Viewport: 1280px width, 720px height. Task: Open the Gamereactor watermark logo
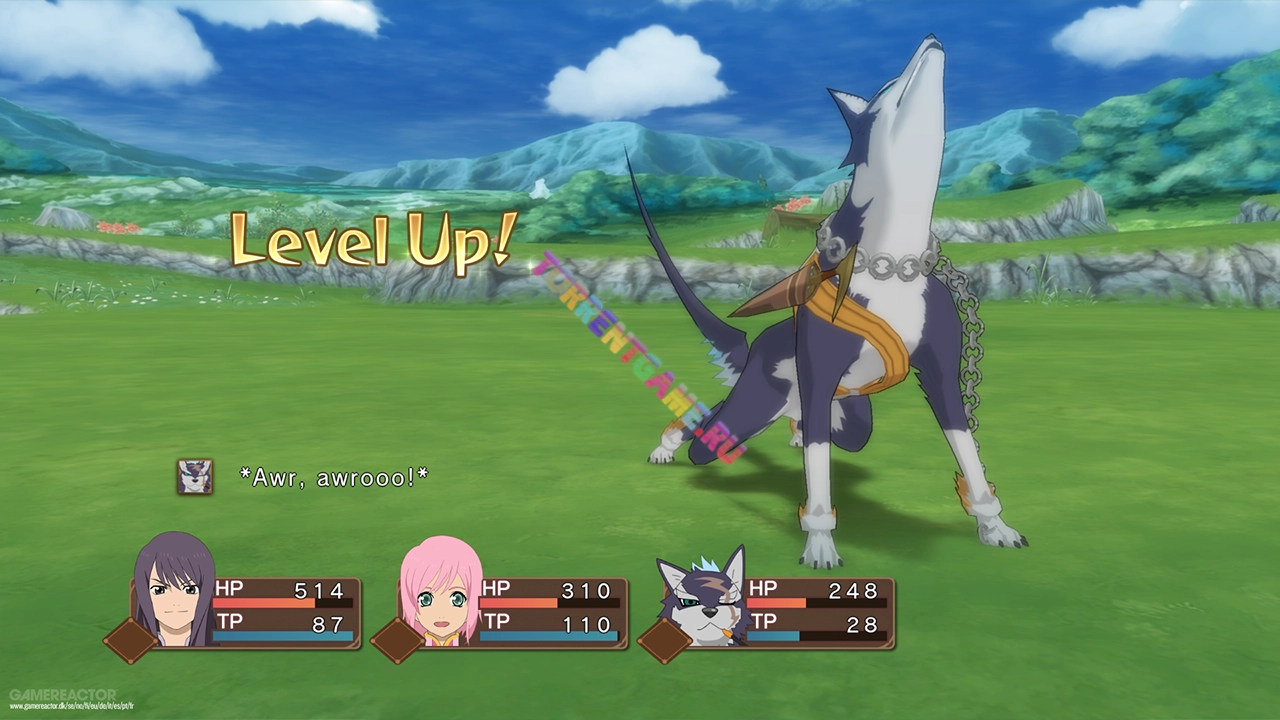tap(62, 694)
